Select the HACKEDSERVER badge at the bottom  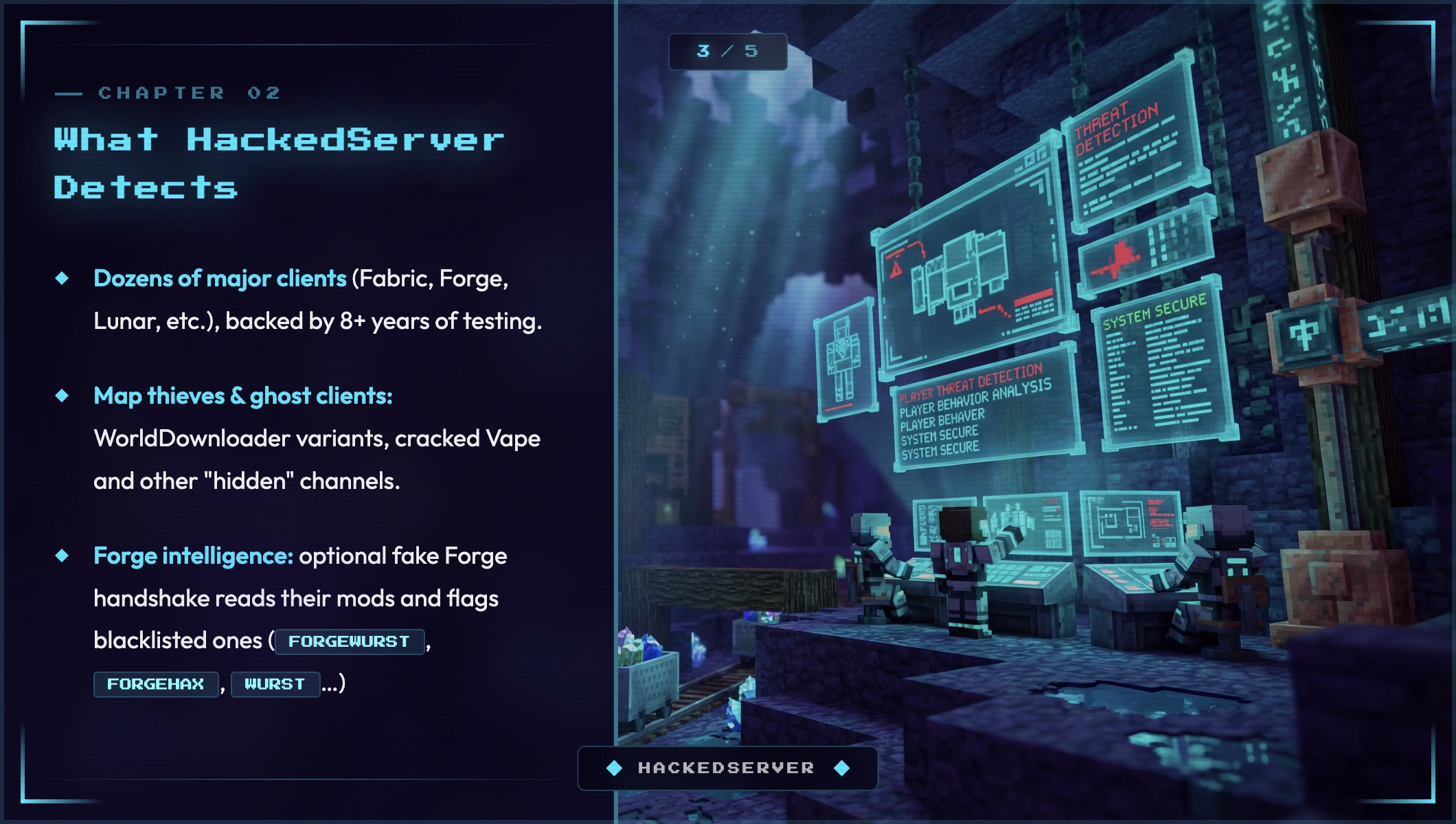[727, 768]
